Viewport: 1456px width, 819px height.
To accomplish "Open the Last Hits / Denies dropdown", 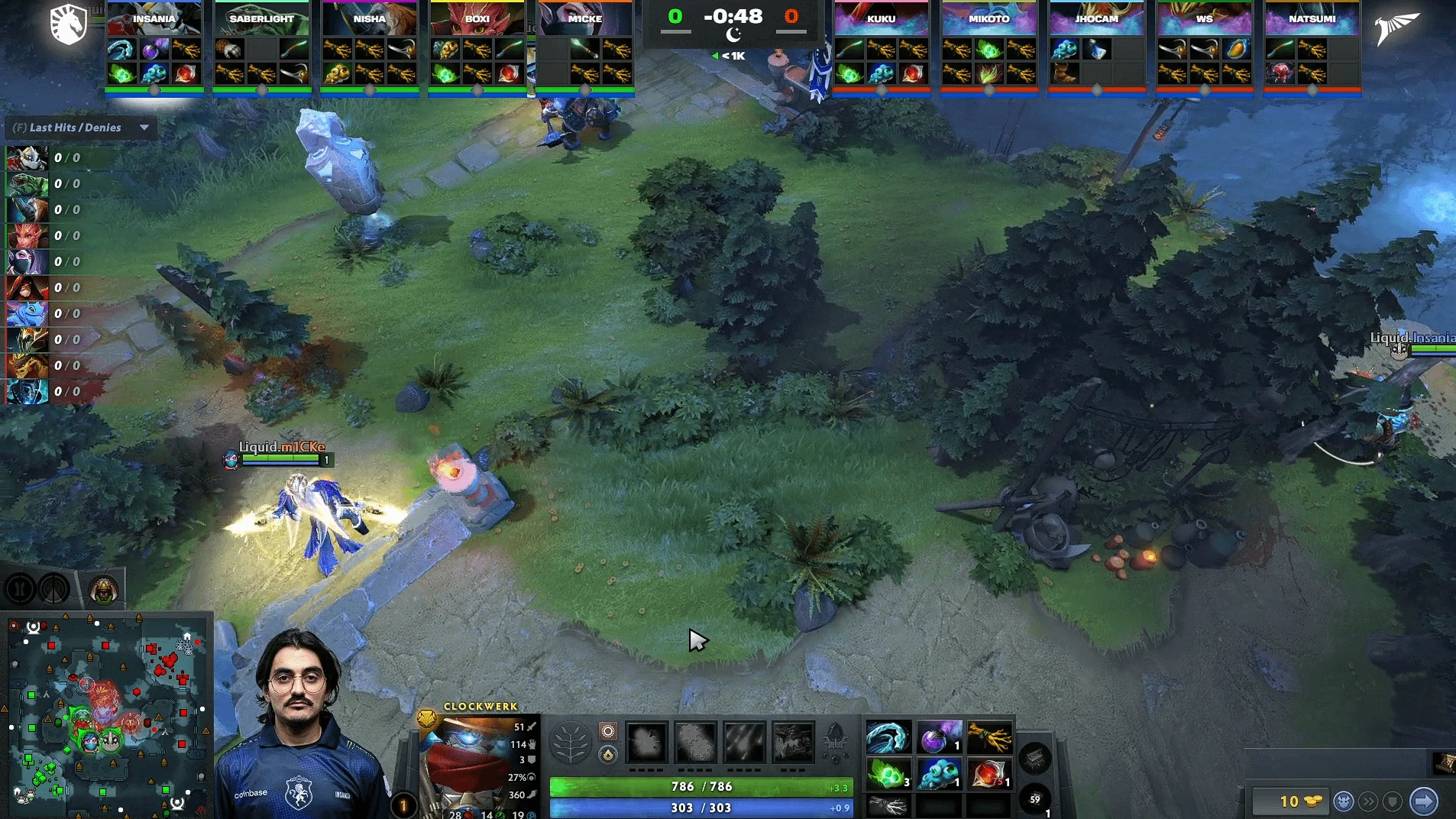I will (144, 128).
